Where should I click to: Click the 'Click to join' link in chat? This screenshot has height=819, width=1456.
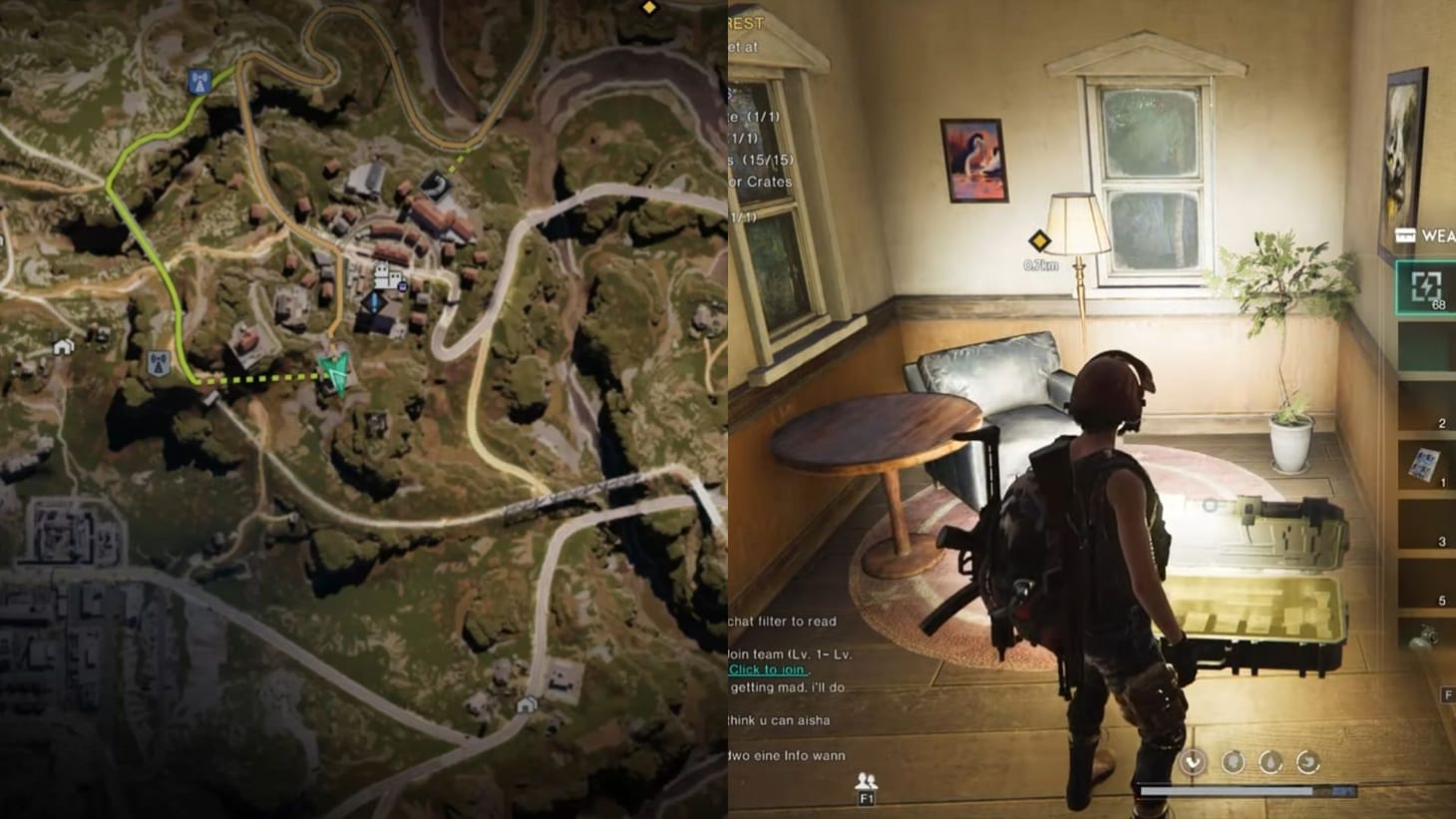(766, 669)
